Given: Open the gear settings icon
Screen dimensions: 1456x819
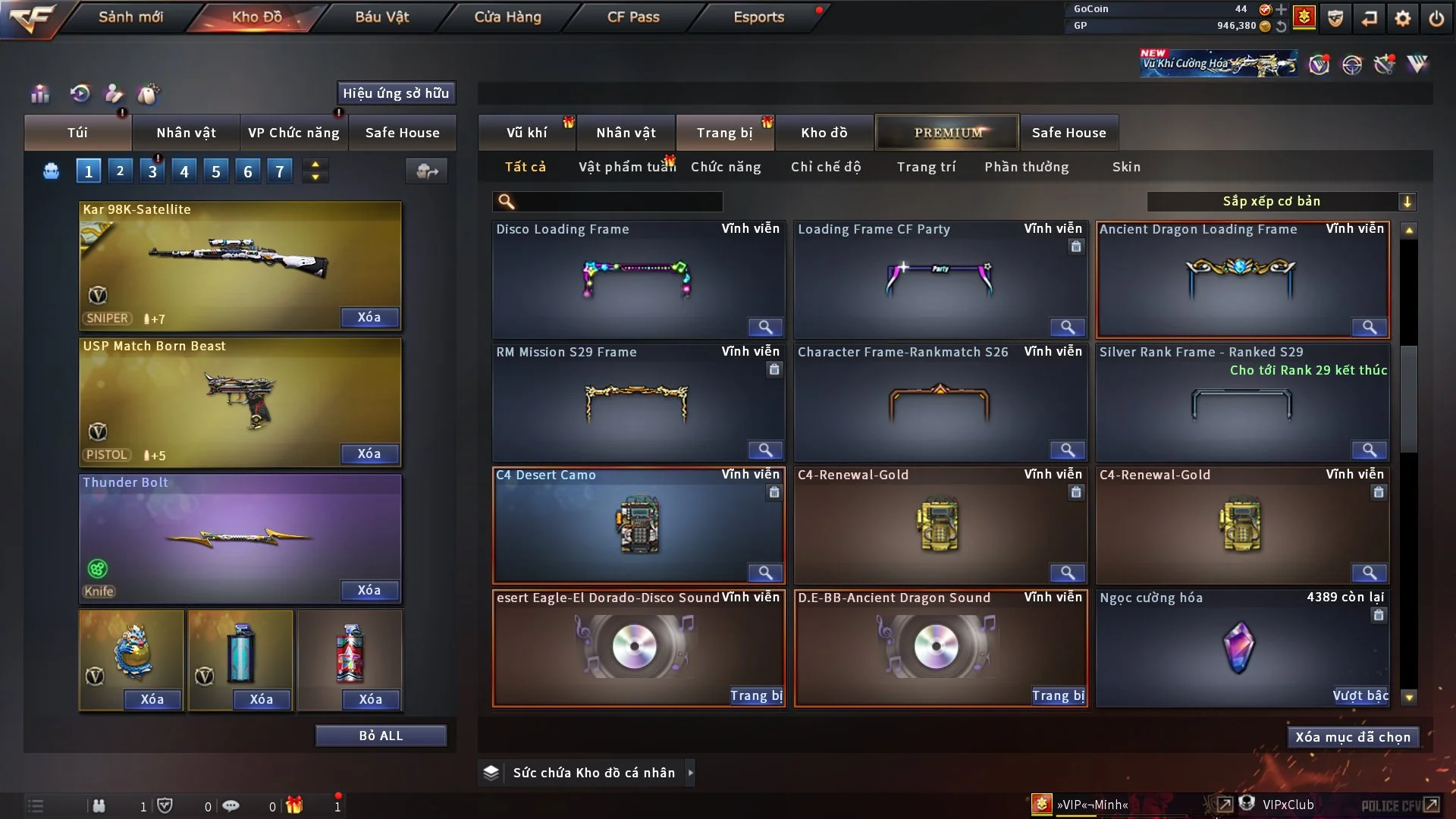Looking at the screenshot, I should [1403, 18].
